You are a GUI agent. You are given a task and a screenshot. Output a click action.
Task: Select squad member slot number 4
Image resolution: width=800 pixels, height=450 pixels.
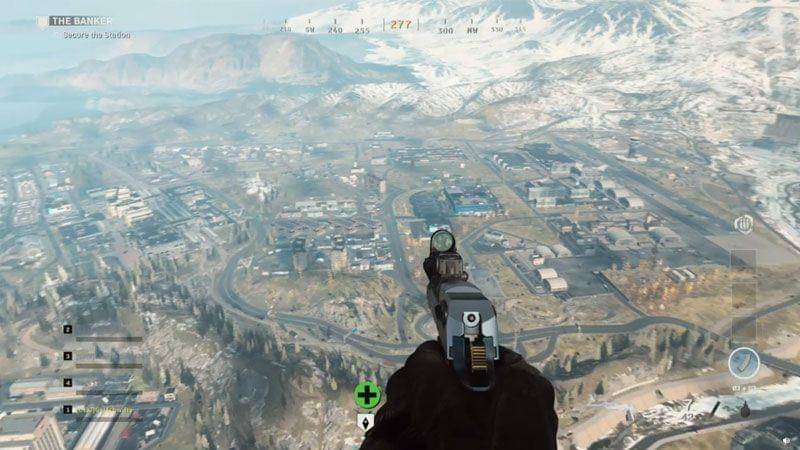pos(68,382)
